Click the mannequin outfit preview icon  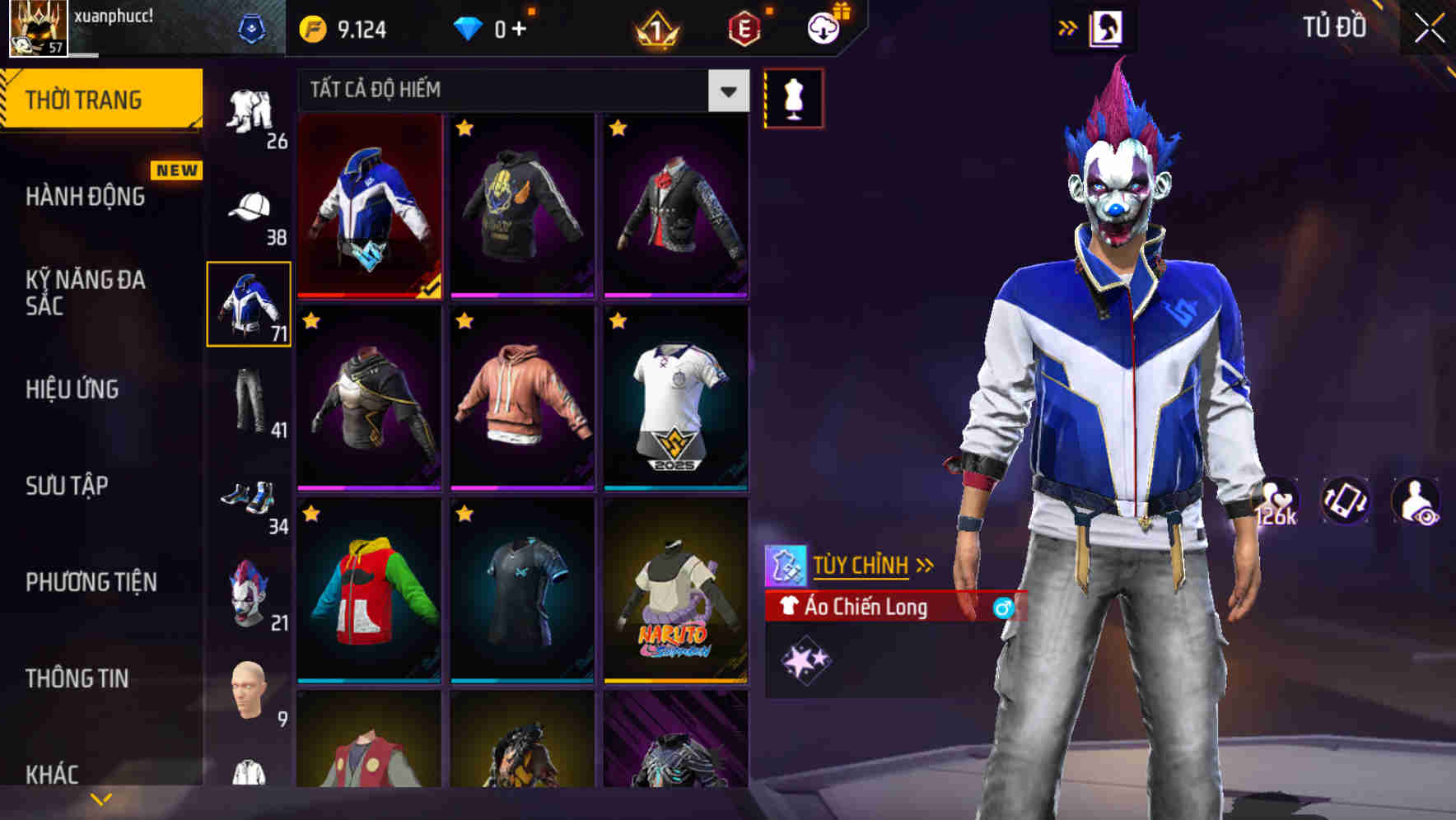[x=793, y=97]
